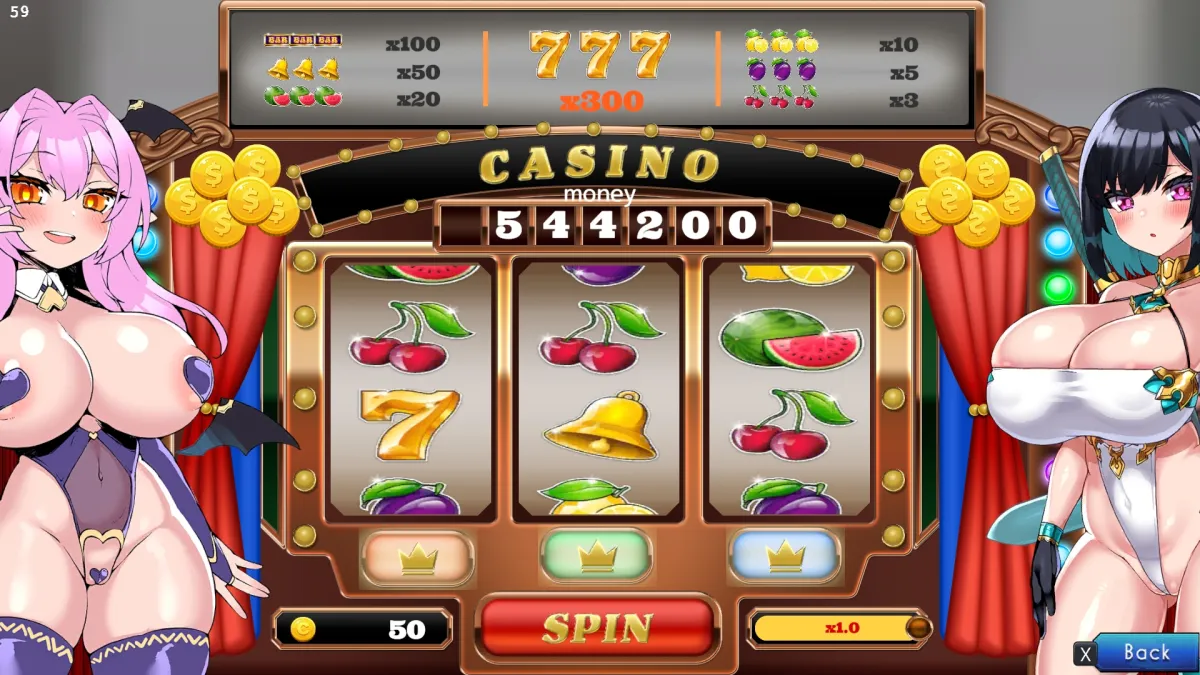The height and width of the screenshot is (675, 1200).
Task: Hit the red SPIN button
Action: [597, 627]
